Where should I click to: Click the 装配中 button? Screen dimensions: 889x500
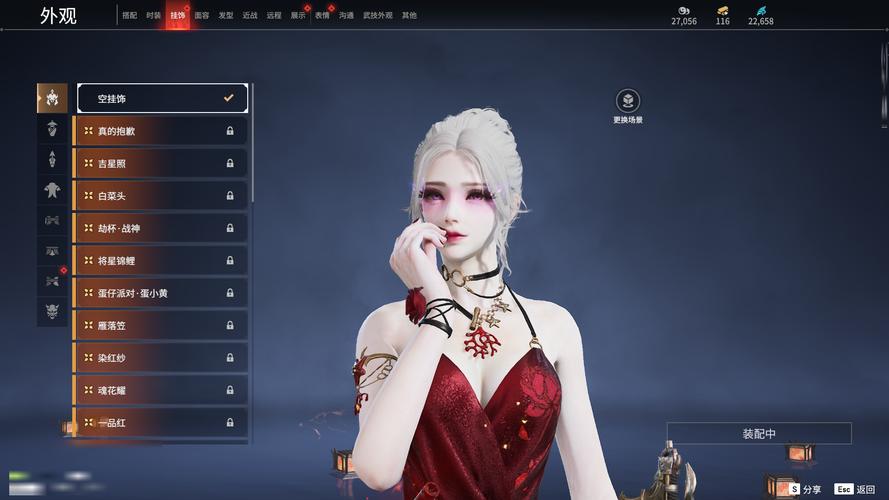759,433
